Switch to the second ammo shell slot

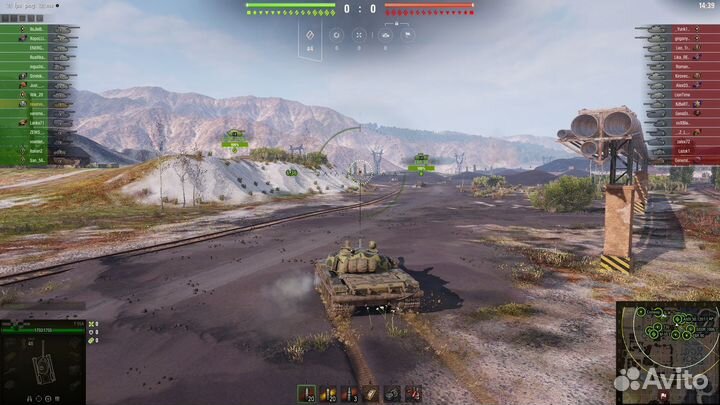pos(328,392)
